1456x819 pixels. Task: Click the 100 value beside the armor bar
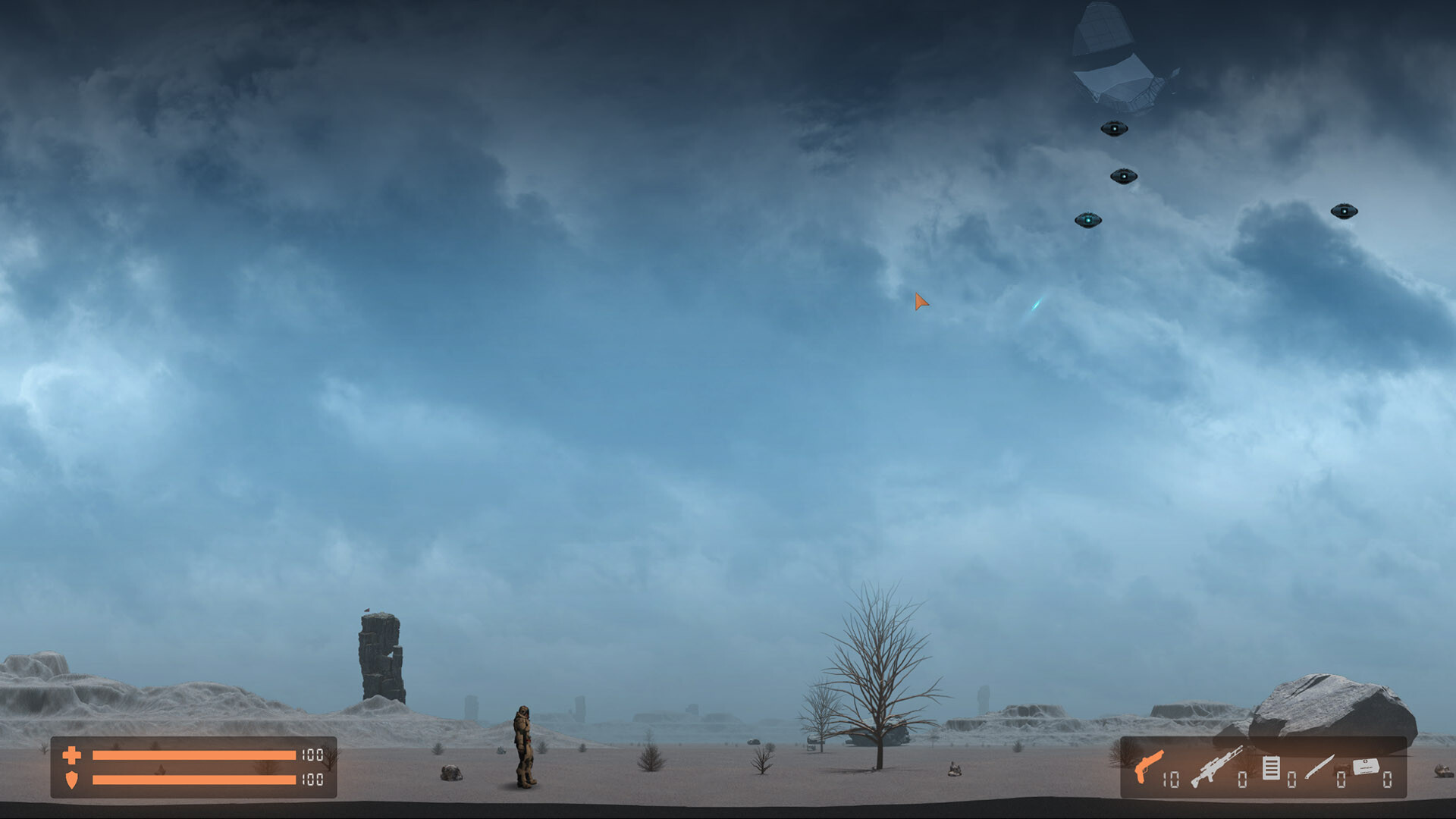tap(311, 779)
